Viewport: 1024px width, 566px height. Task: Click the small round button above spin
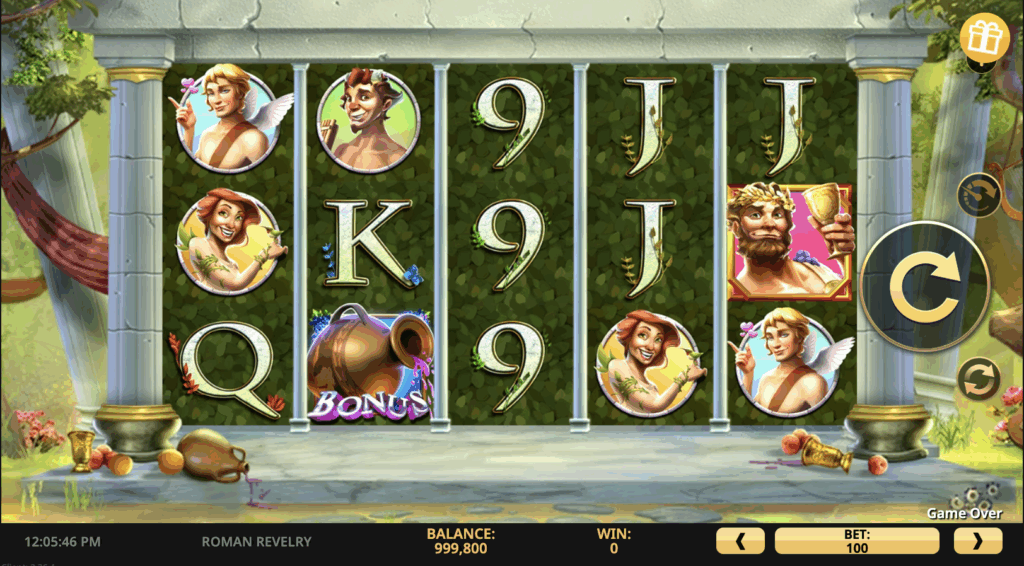click(979, 195)
